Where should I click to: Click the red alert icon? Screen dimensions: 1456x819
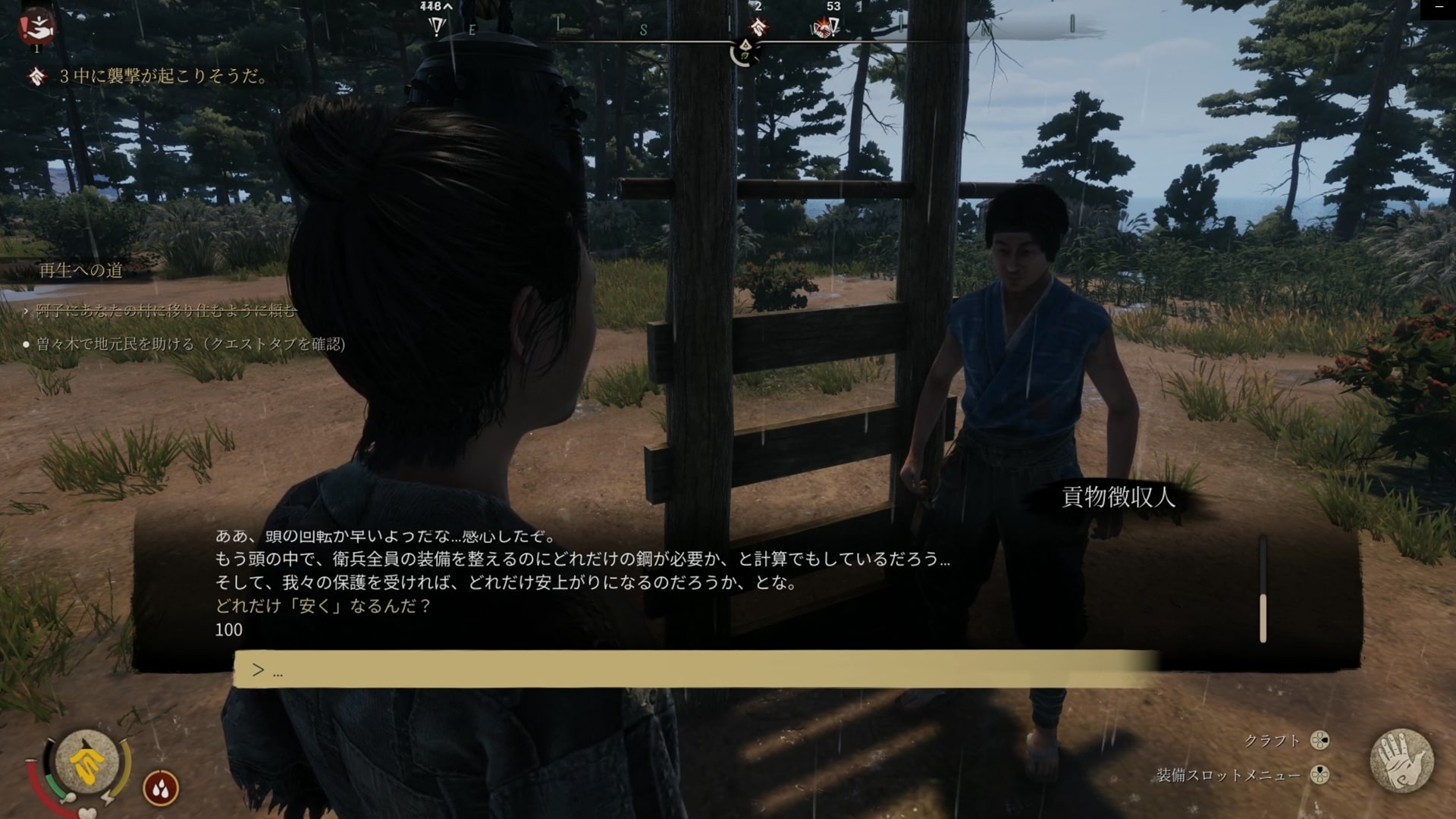click(x=36, y=28)
